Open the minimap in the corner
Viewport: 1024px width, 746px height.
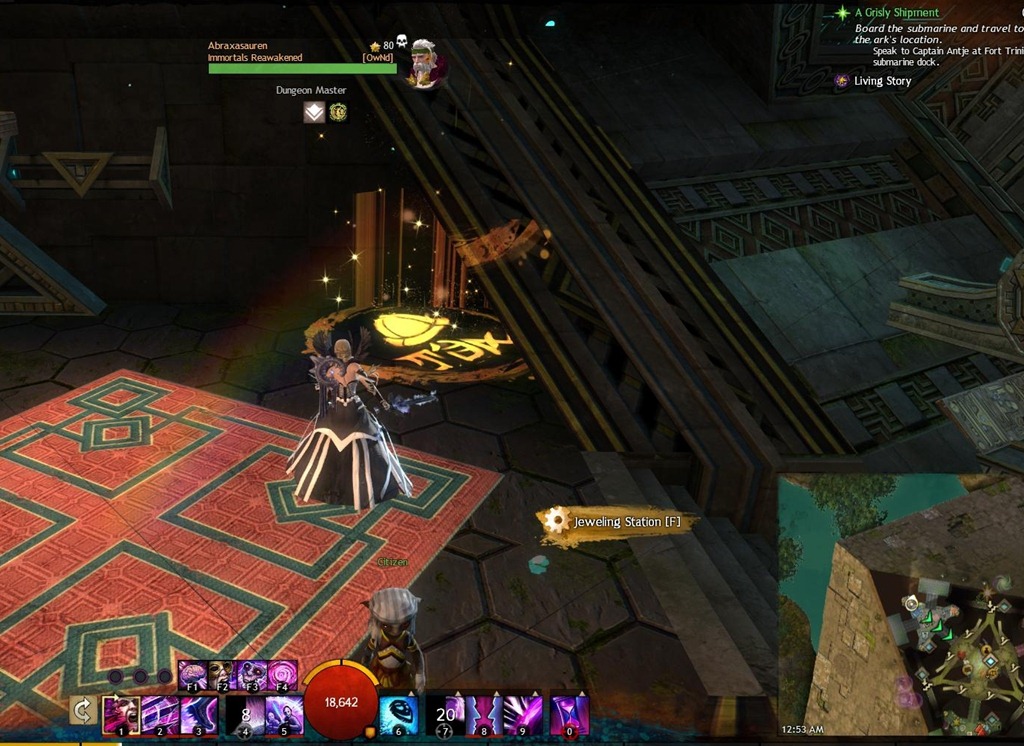[x=901, y=605]
